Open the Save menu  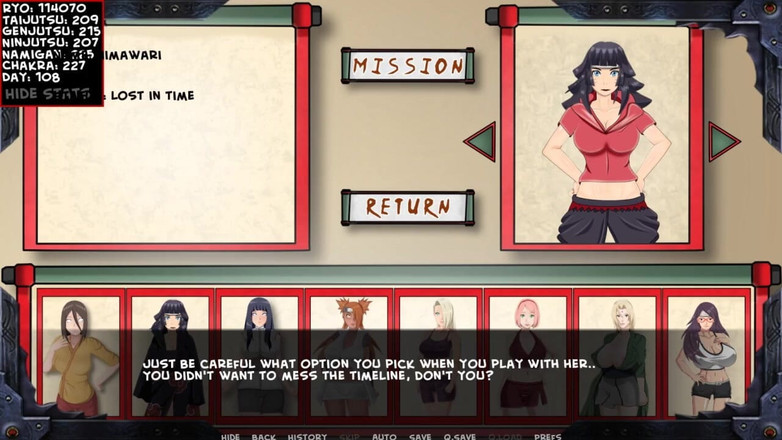point(420,436)
